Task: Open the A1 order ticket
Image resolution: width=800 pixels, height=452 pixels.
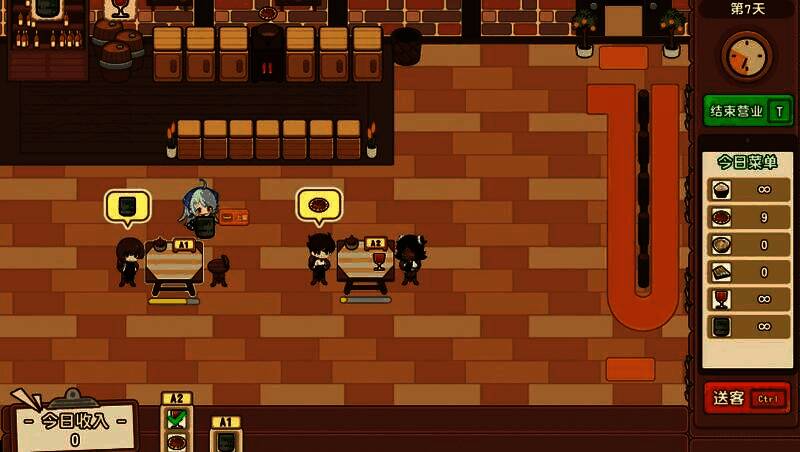Action: [226, 435]
